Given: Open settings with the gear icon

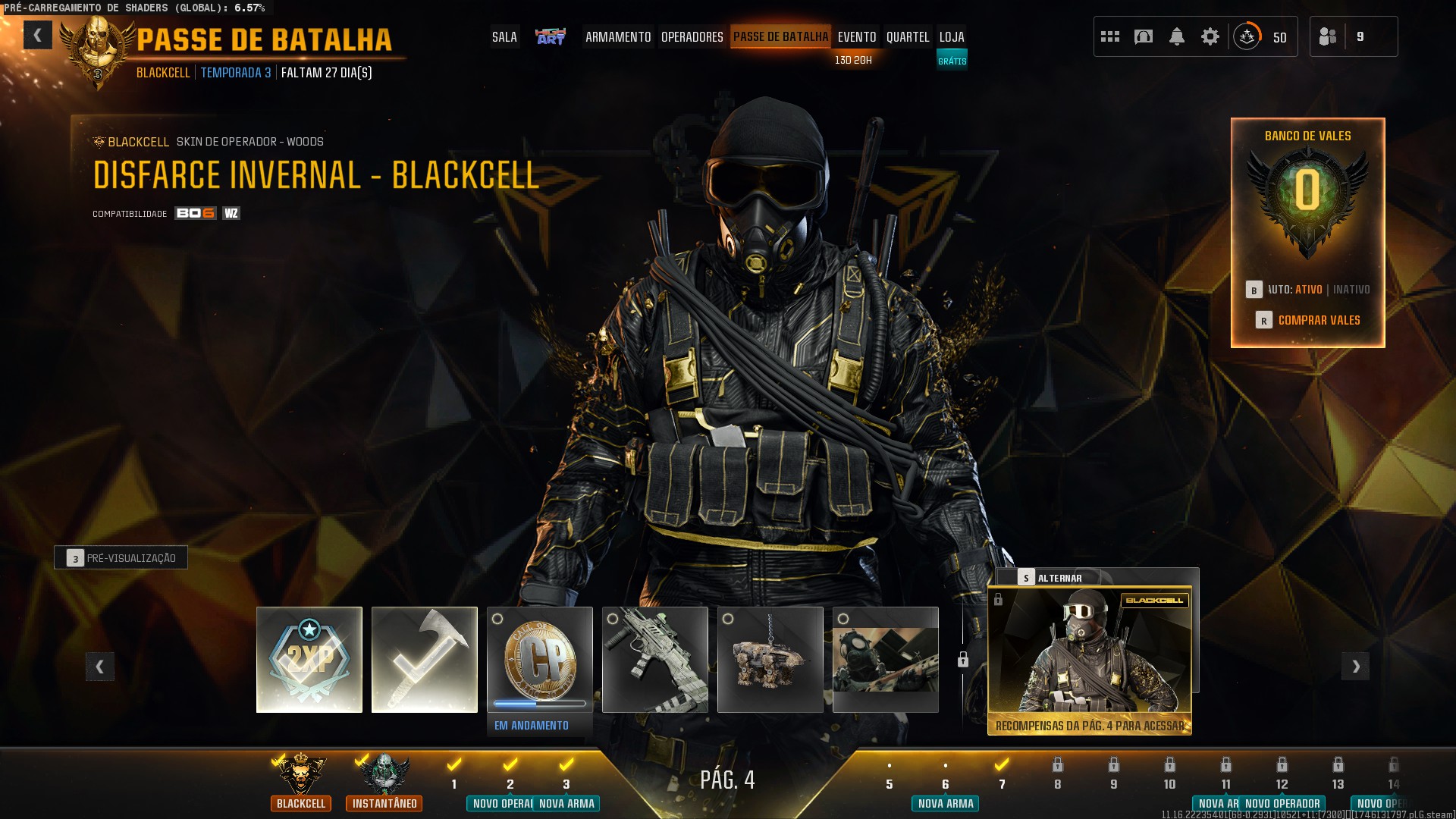Looking at the screenshot, I should pos(1210,36).
